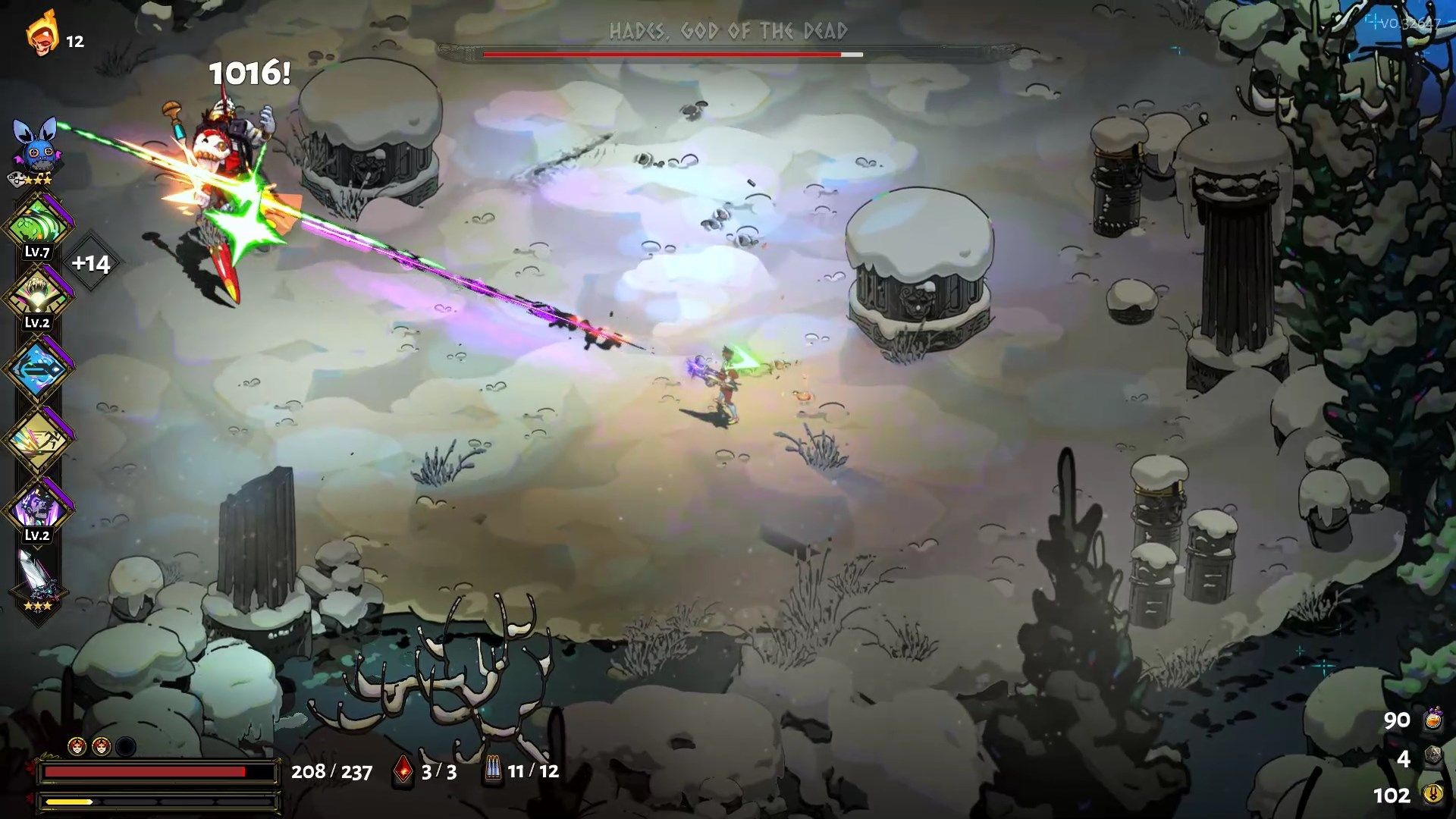Open the purple face Lv.2 boon
The image size is (1456, 819).
(x=37, y=507)
